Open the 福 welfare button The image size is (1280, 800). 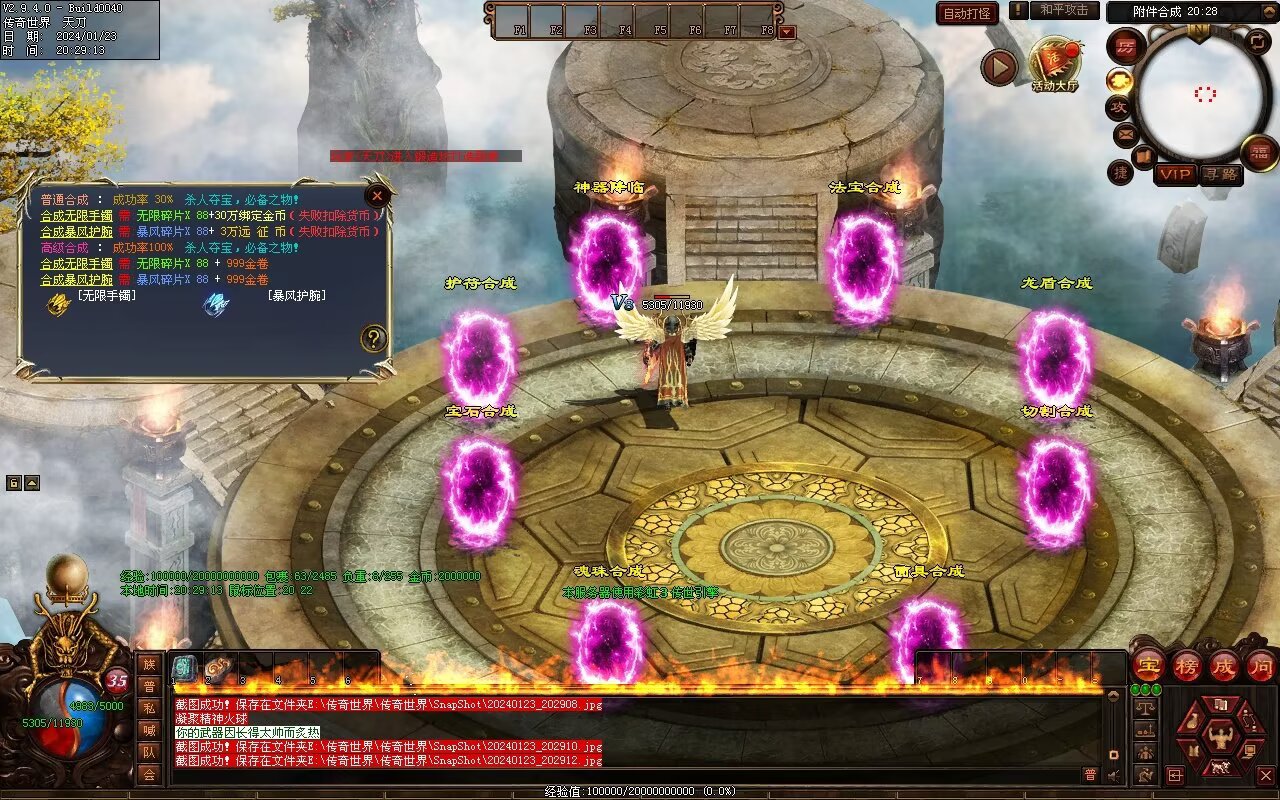click(x=1259, y=153)
